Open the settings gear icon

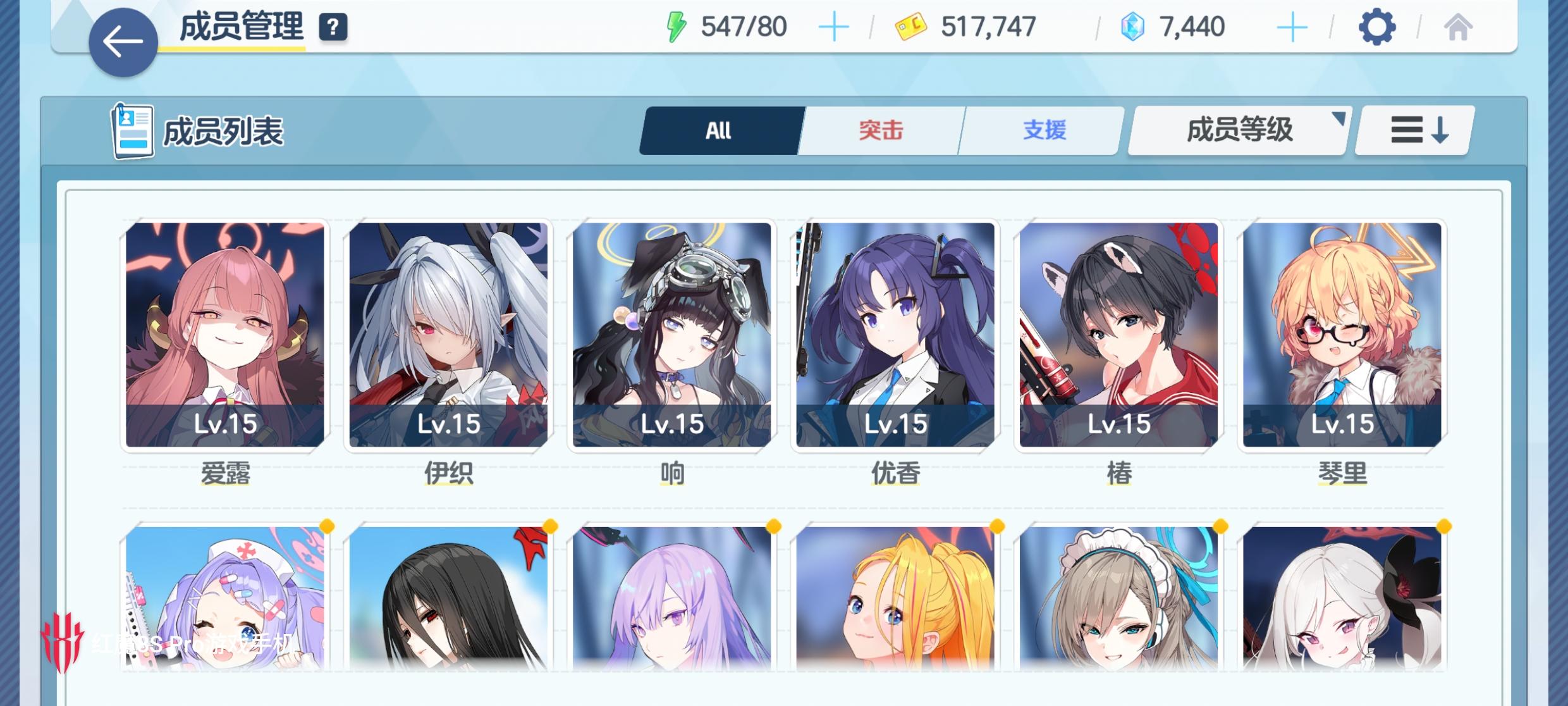coord(1378,25)
